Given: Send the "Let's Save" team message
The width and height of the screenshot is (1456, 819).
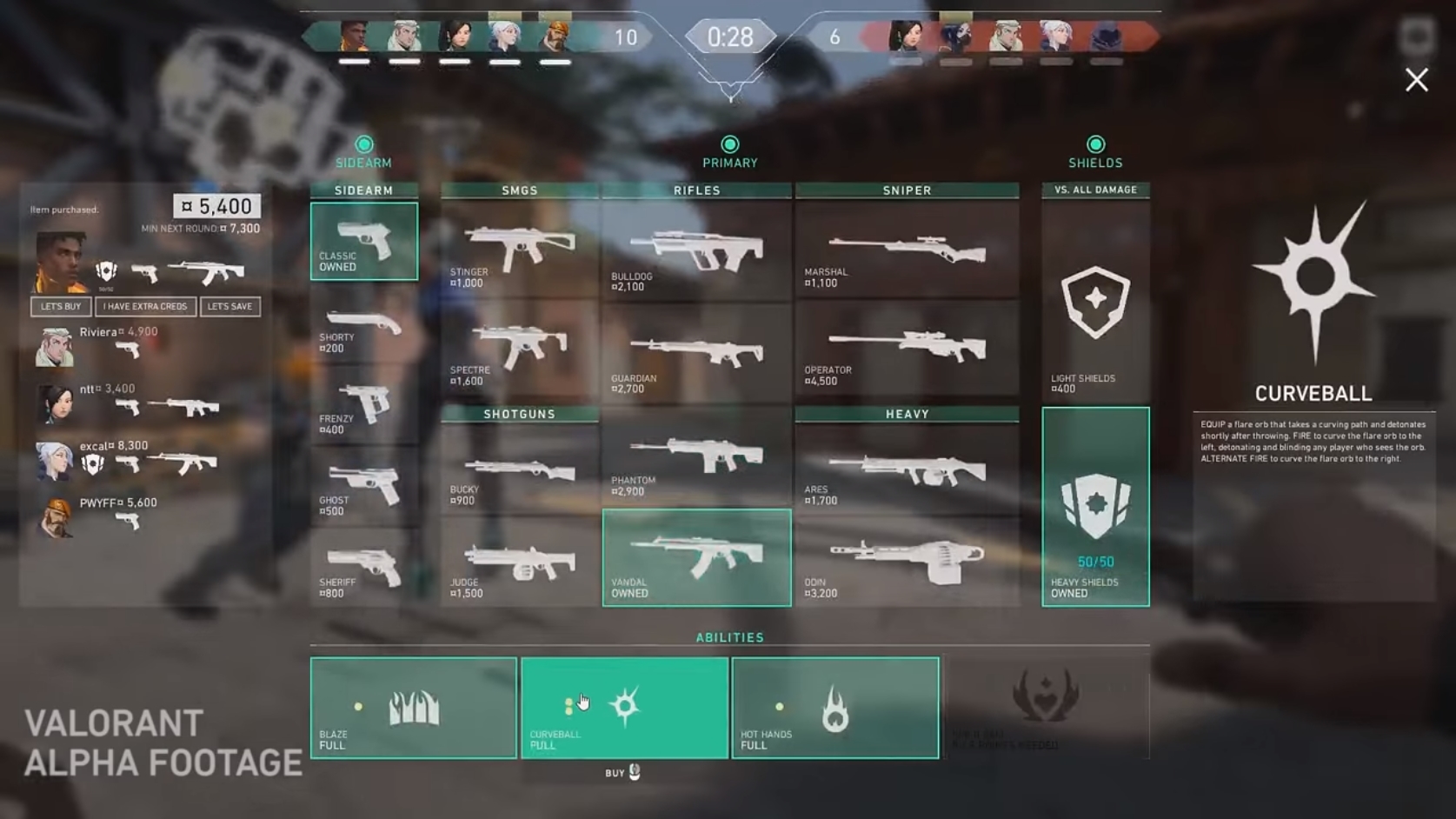Looking at the screenshot, I should [229, 307].
